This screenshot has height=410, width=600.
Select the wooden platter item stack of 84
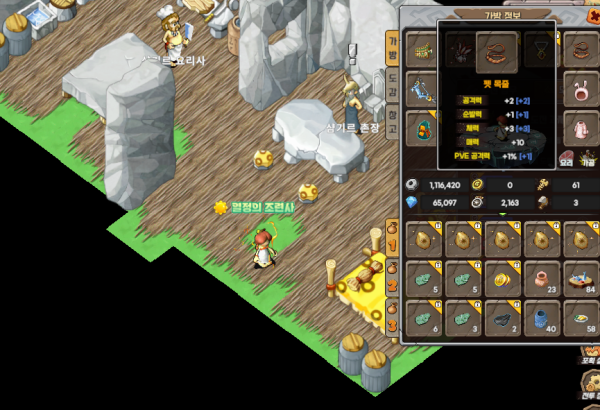pos(580,278)
